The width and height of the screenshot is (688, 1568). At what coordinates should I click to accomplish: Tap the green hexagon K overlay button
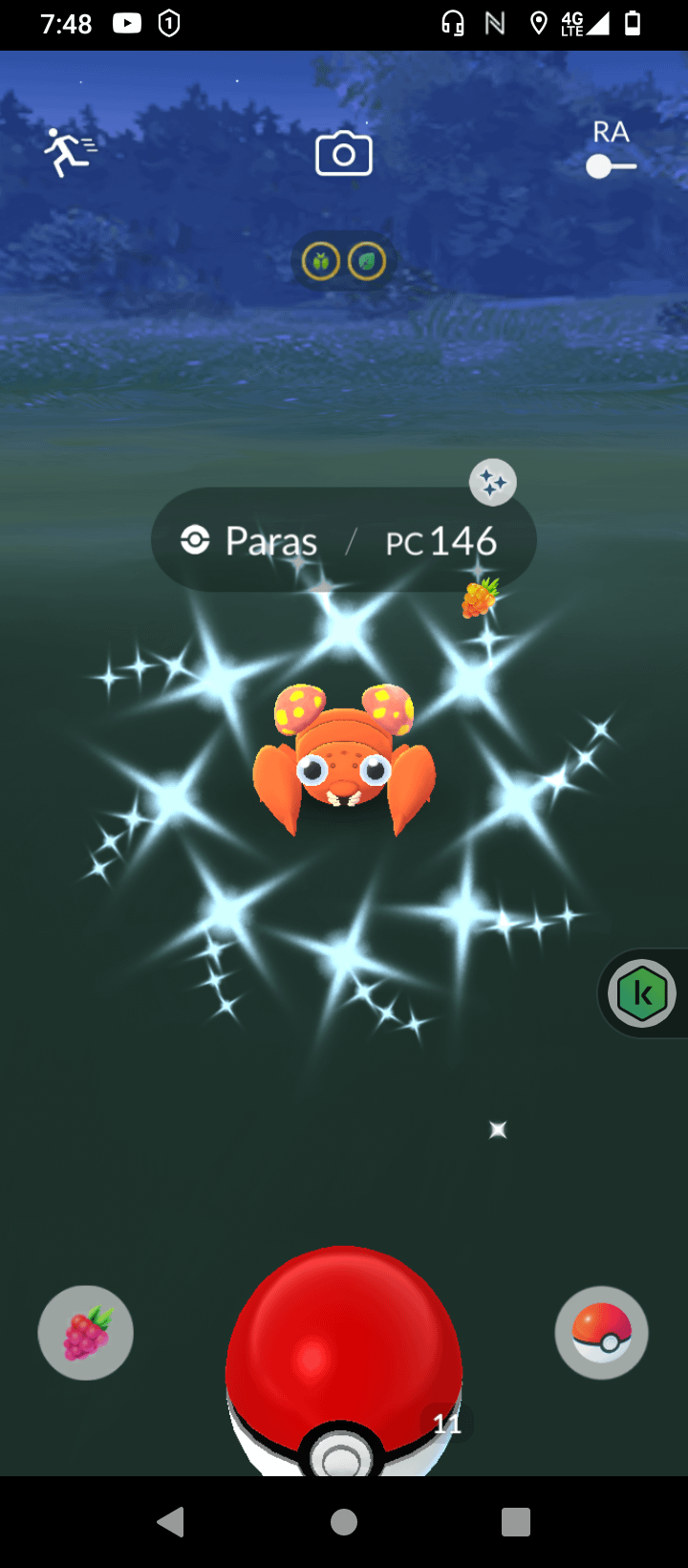point(642,994)
